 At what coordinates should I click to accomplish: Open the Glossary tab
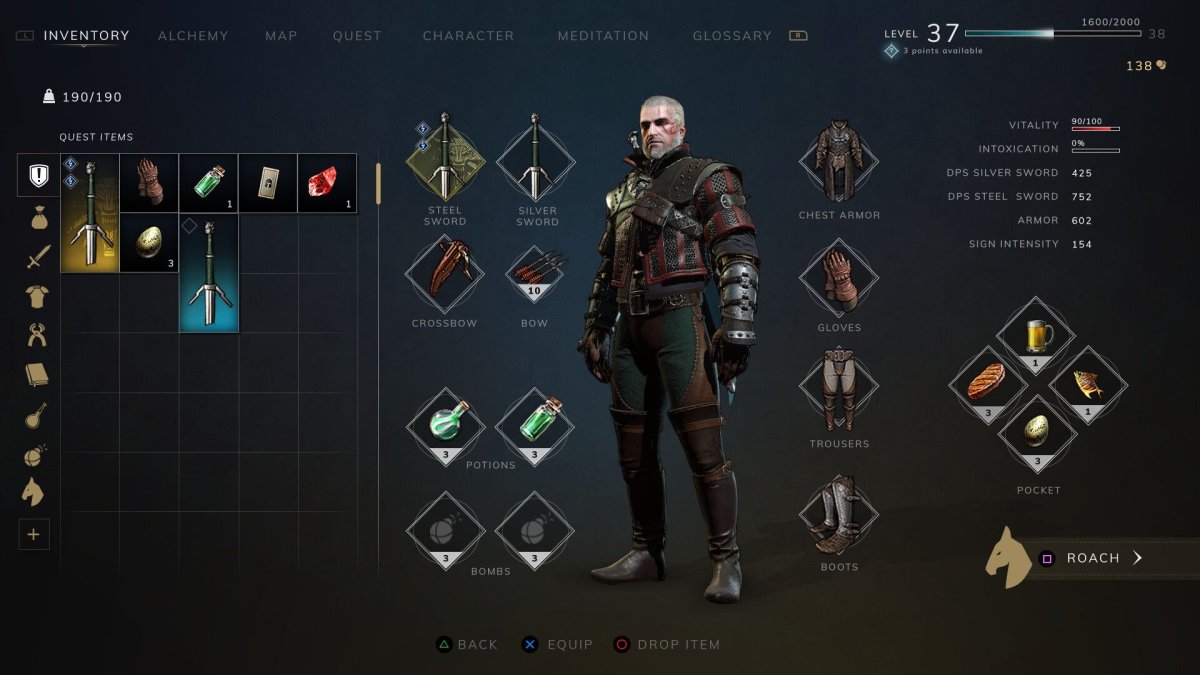pyautogui.click(x=732, y=36)
